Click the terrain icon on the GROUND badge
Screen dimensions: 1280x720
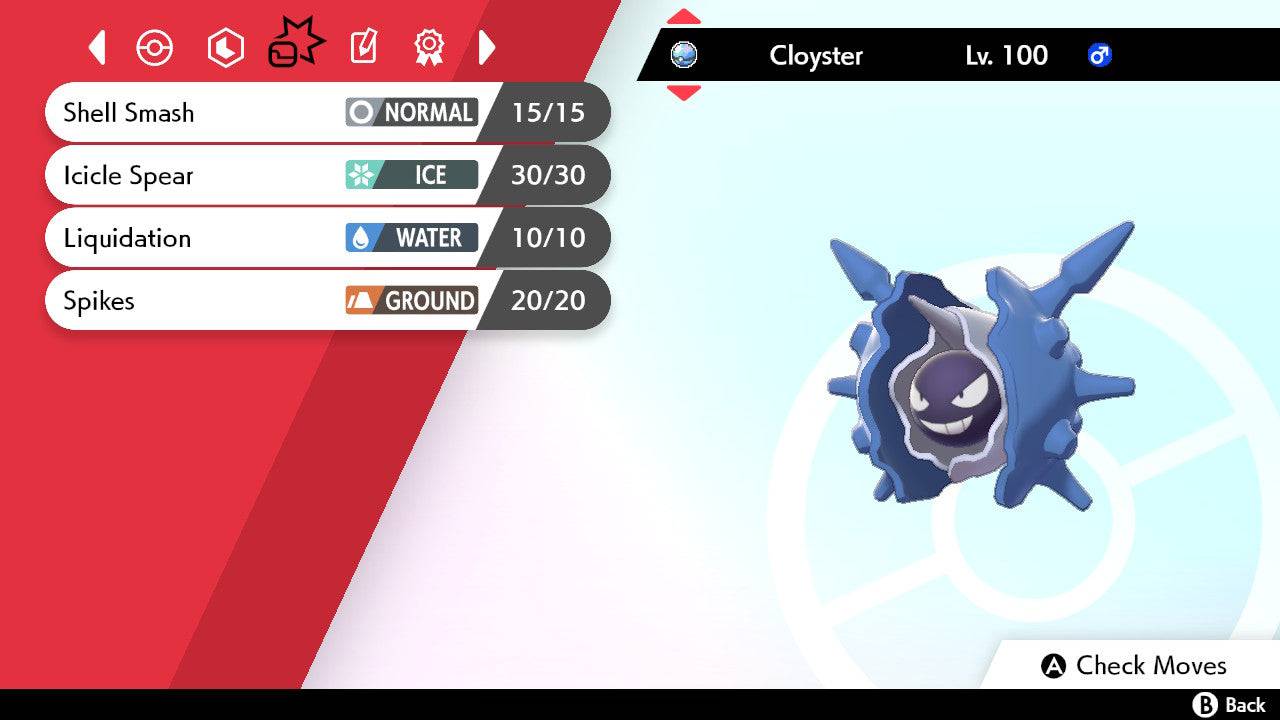[x=359, y=300]
